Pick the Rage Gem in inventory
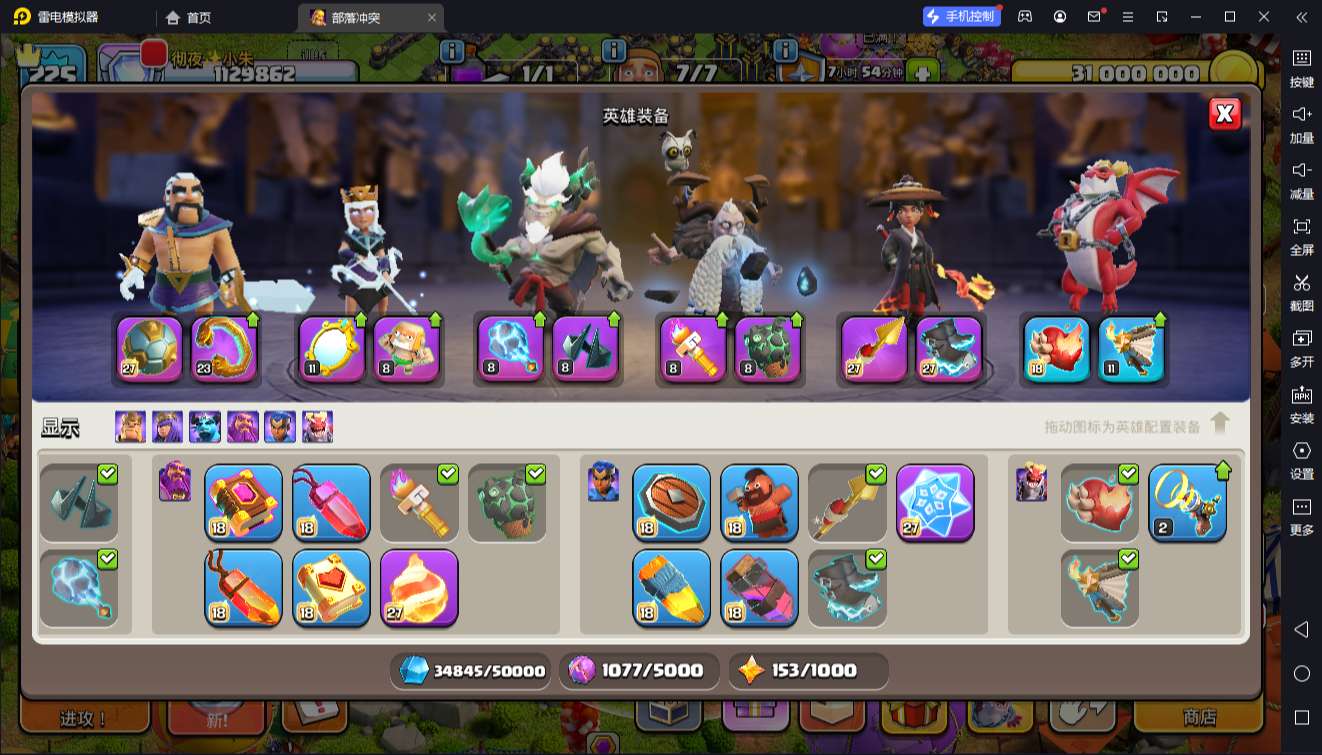The image size is (1322, 755). 331,501
